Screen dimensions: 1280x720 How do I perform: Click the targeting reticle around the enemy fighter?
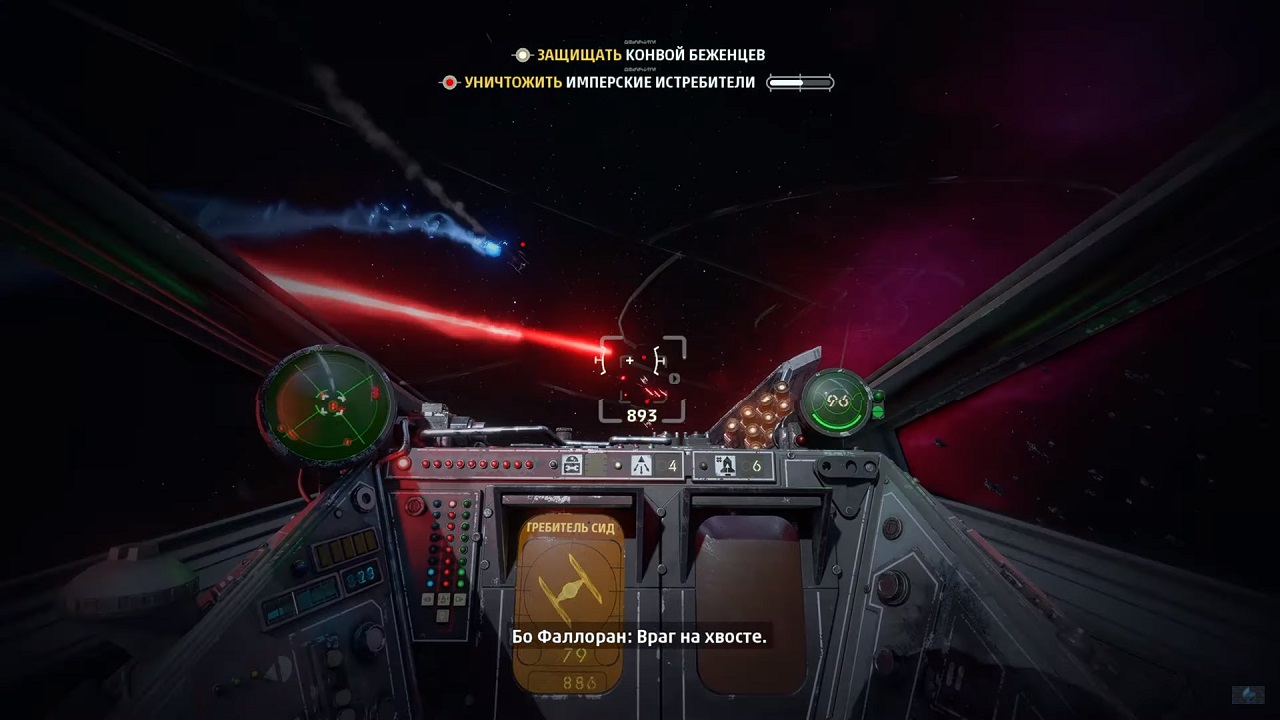(640, 377)
